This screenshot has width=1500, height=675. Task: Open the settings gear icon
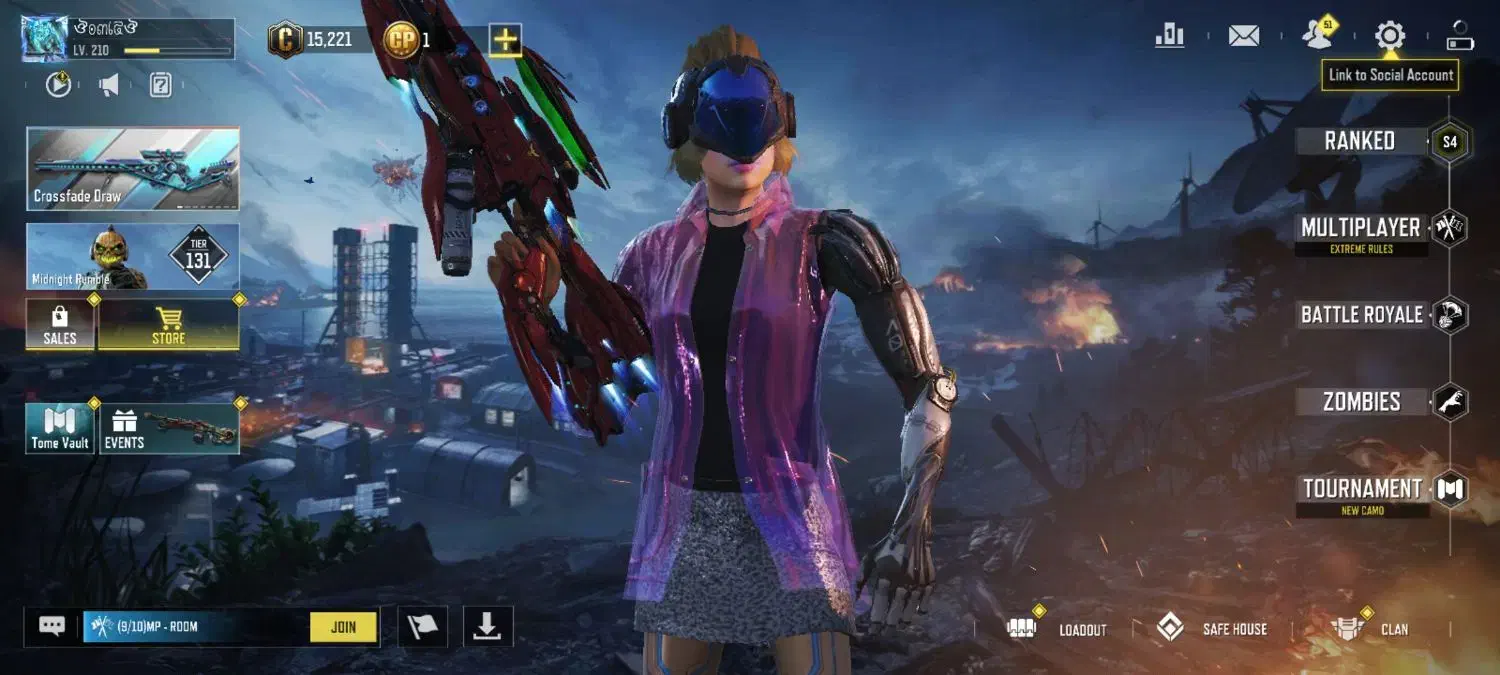tap(1389, 36)
